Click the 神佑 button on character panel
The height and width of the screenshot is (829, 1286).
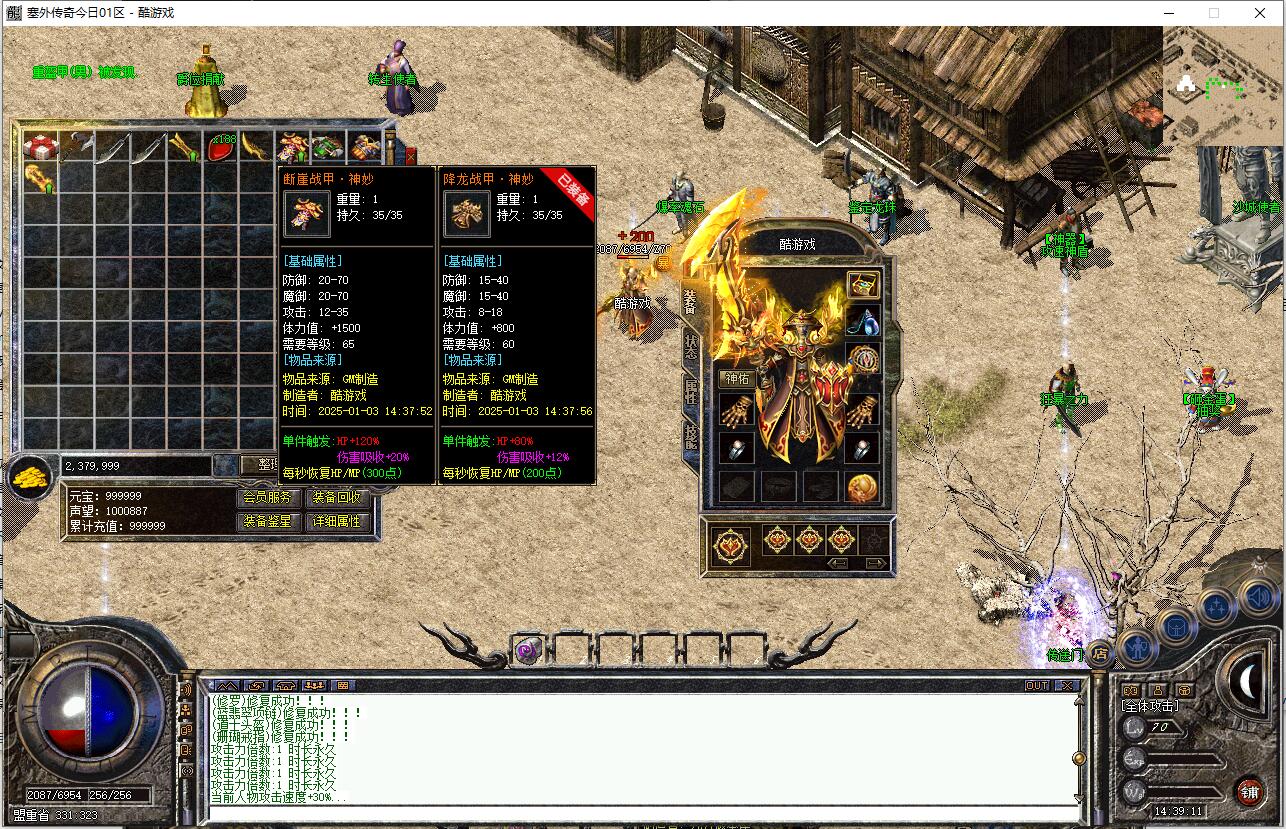click(737, 378)
